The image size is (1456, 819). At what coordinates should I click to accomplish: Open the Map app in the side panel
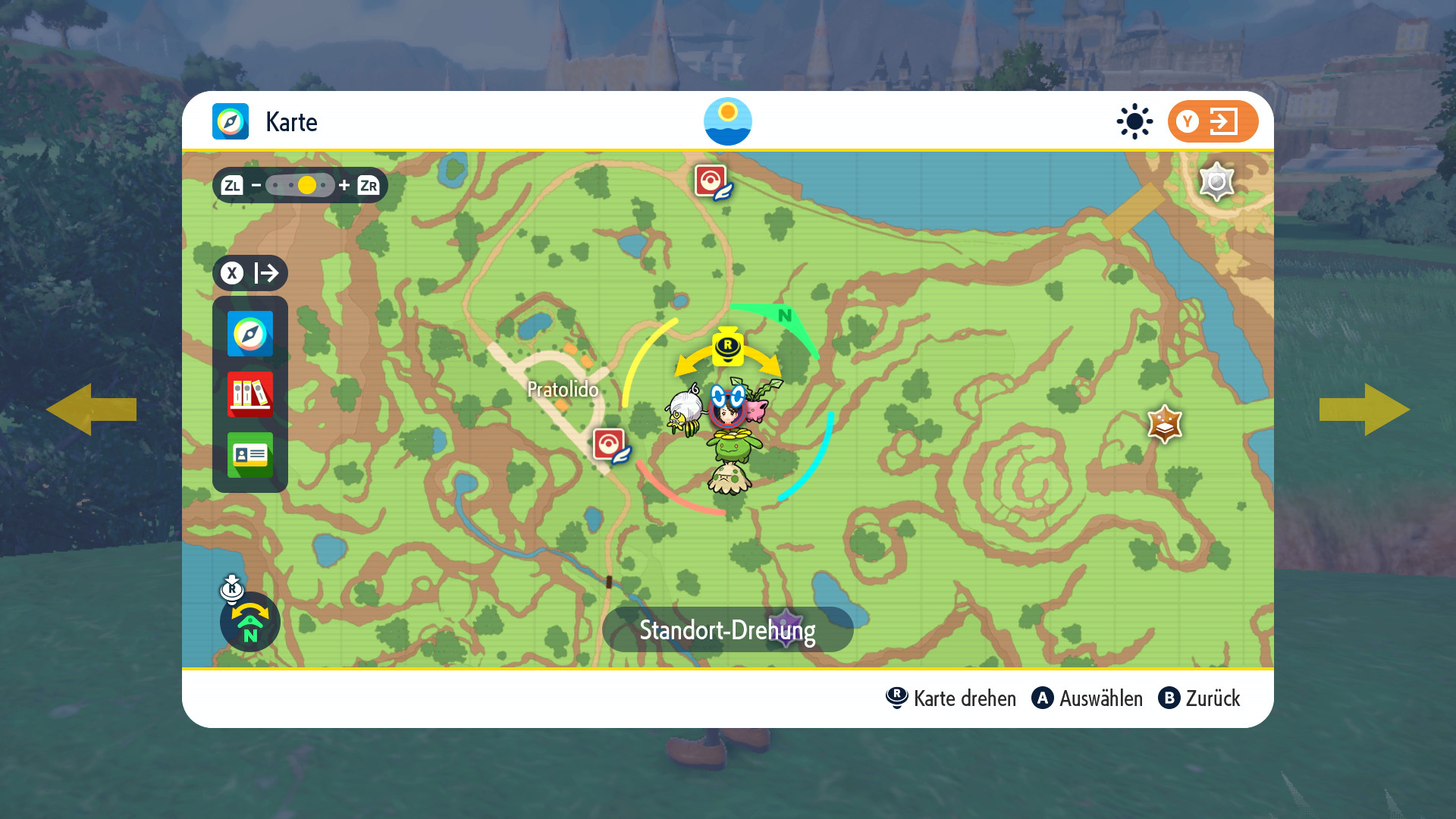[250, 334]
